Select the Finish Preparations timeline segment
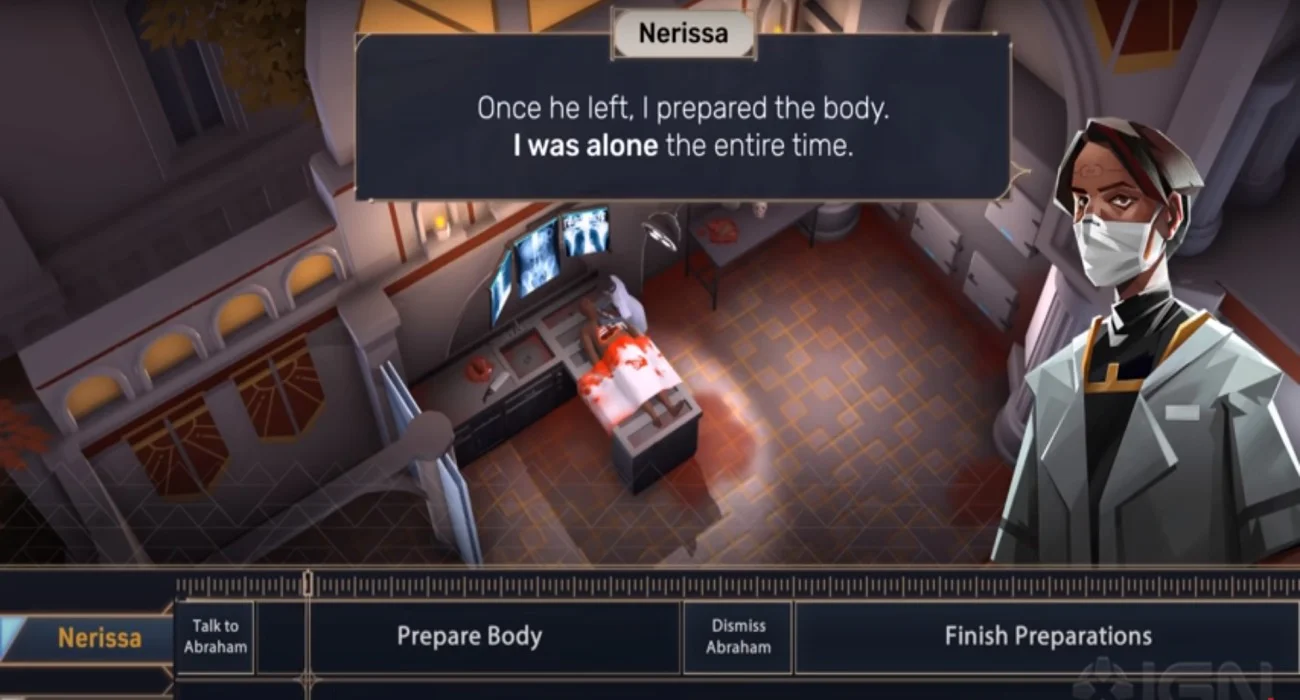This screenshot has width=1300, height=700. 1046,636
